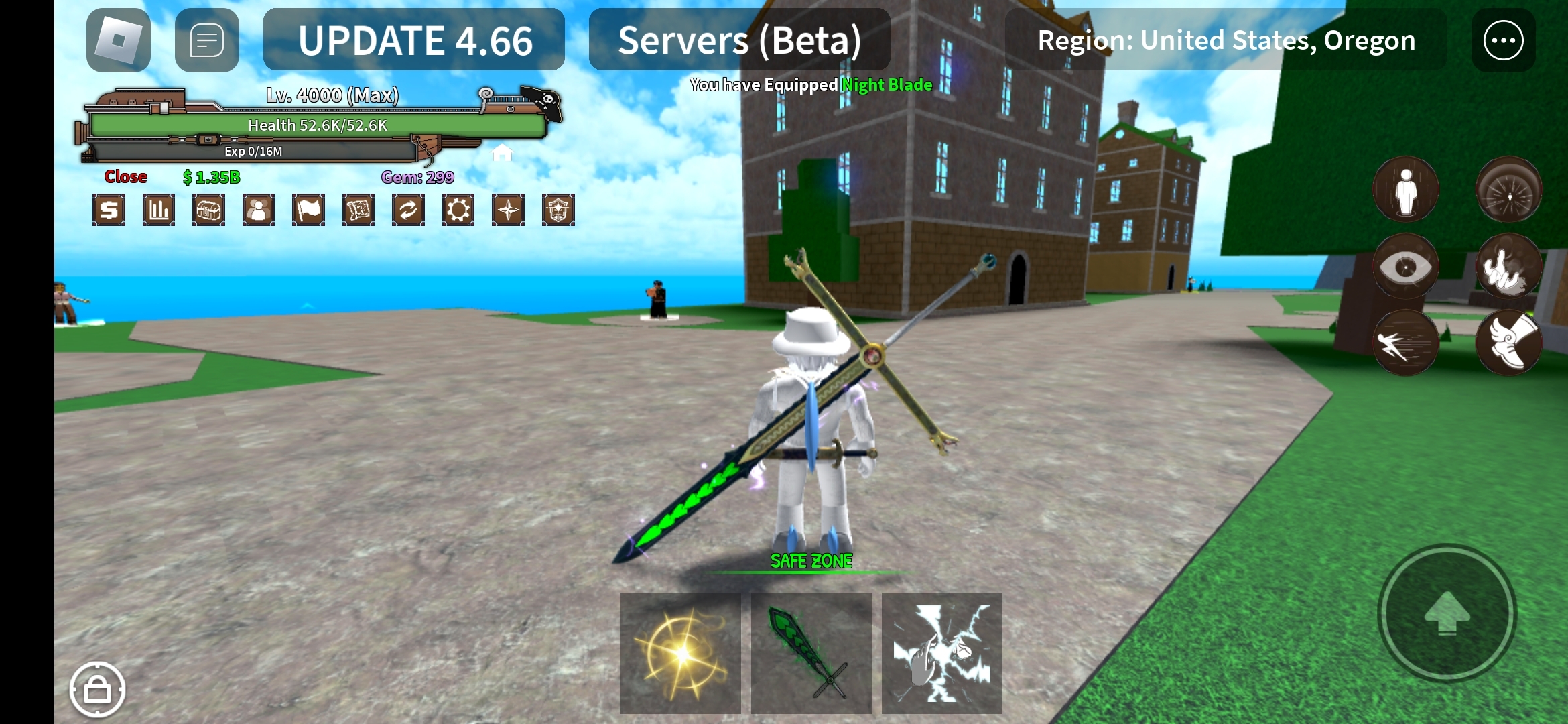Open the treasure map icon
The width and height of the screenshot is (1568, 724).
click(358, 210)
